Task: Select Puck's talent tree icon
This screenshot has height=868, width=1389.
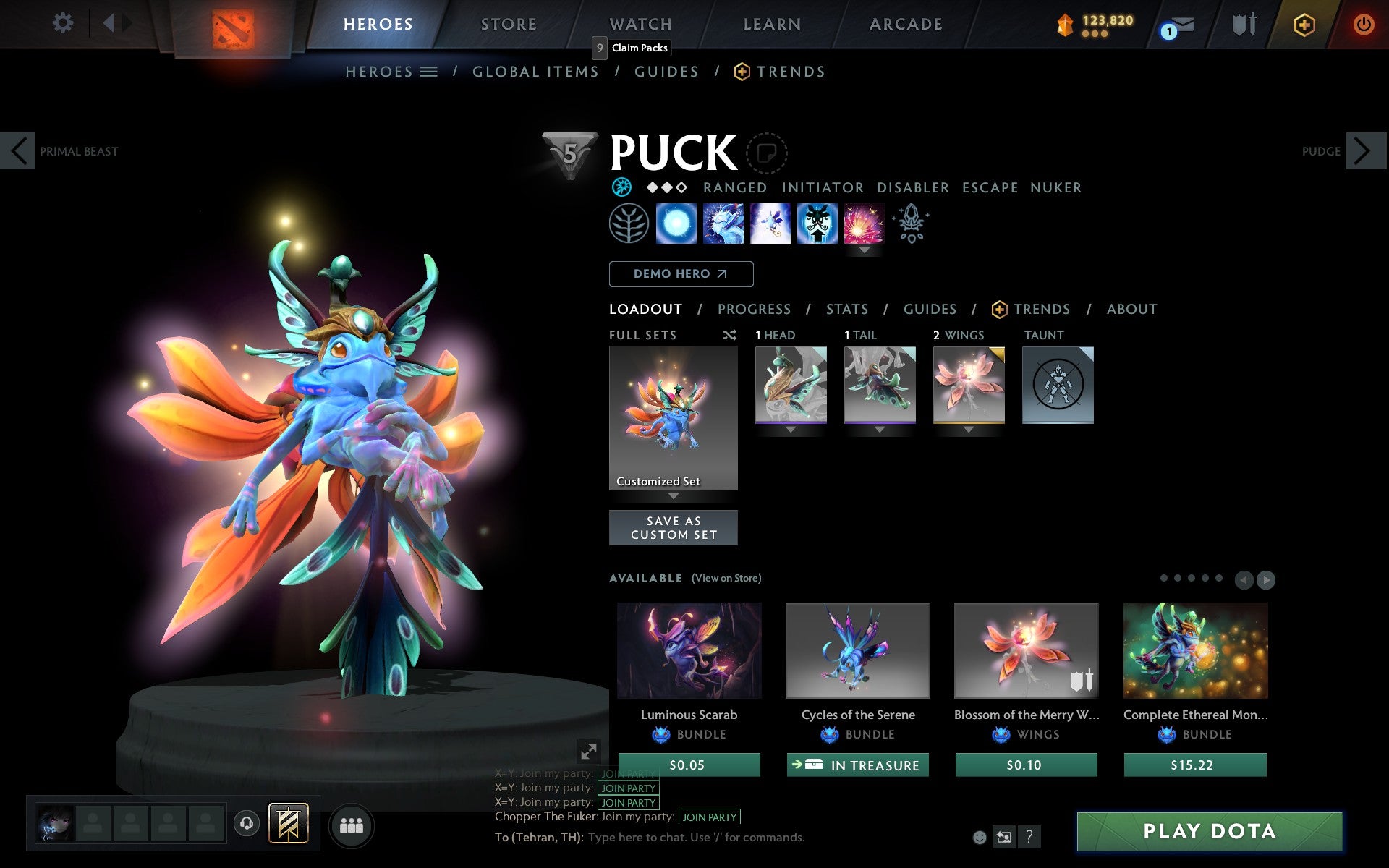Action: pos(630,224)
